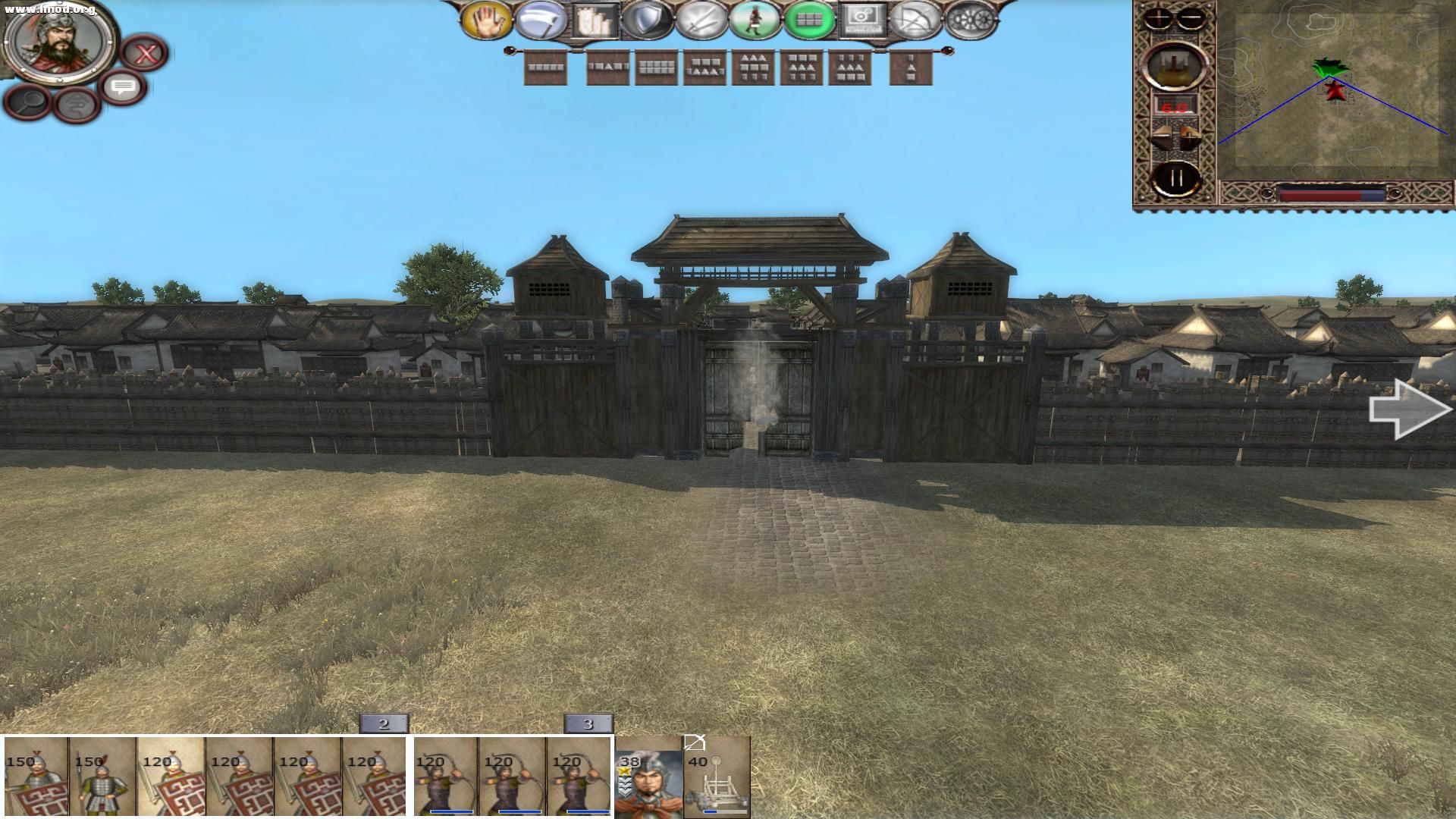Select unit group 3 banner tab
Screen dimensions: 1456x819
pos(586,724)
